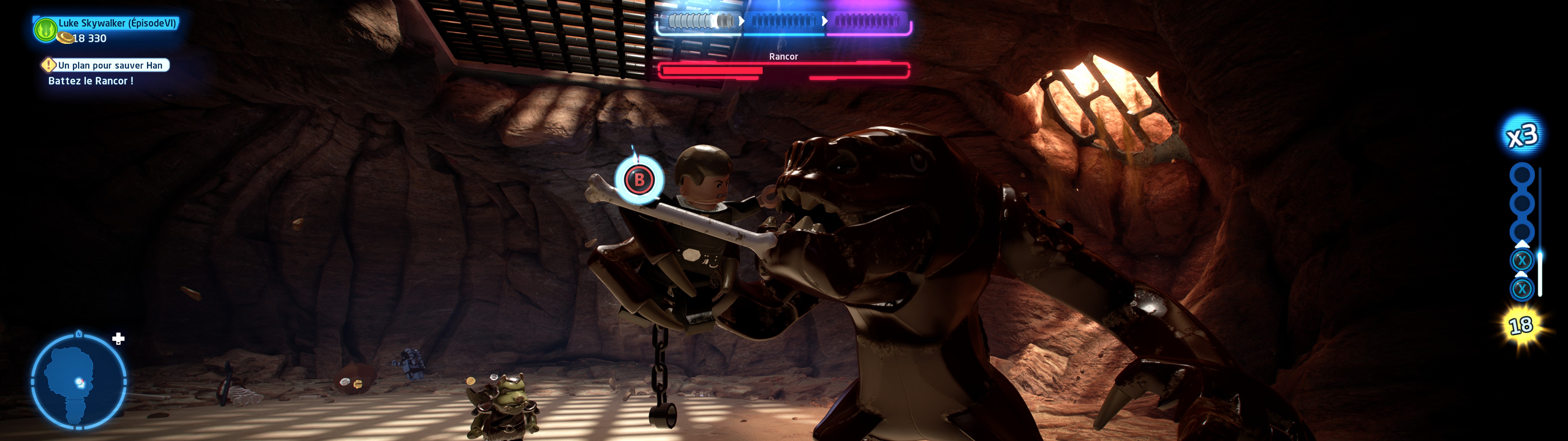Click the plus icon beside the minimap
This screenshot has height=441, width=1568.
tap(119, 339)
